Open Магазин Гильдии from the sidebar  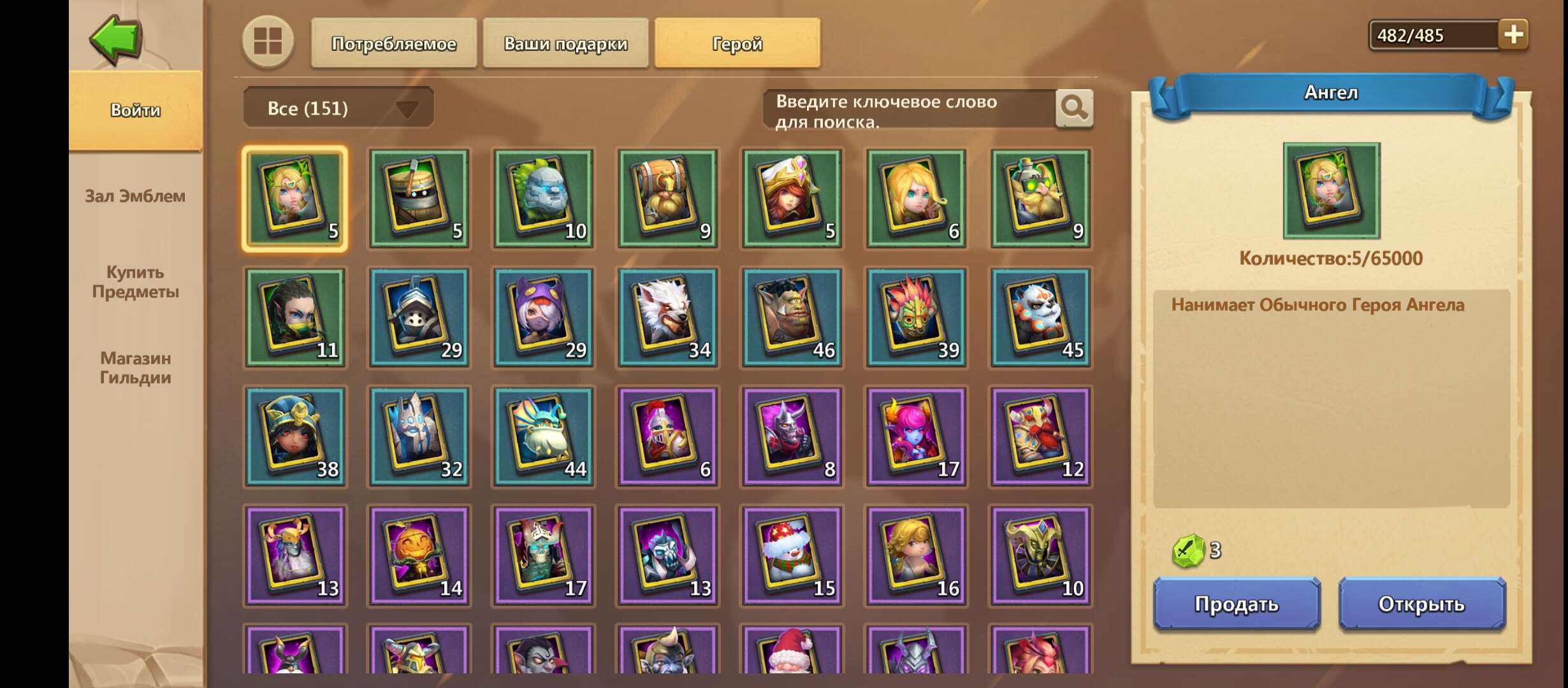[x=136, y=368]
